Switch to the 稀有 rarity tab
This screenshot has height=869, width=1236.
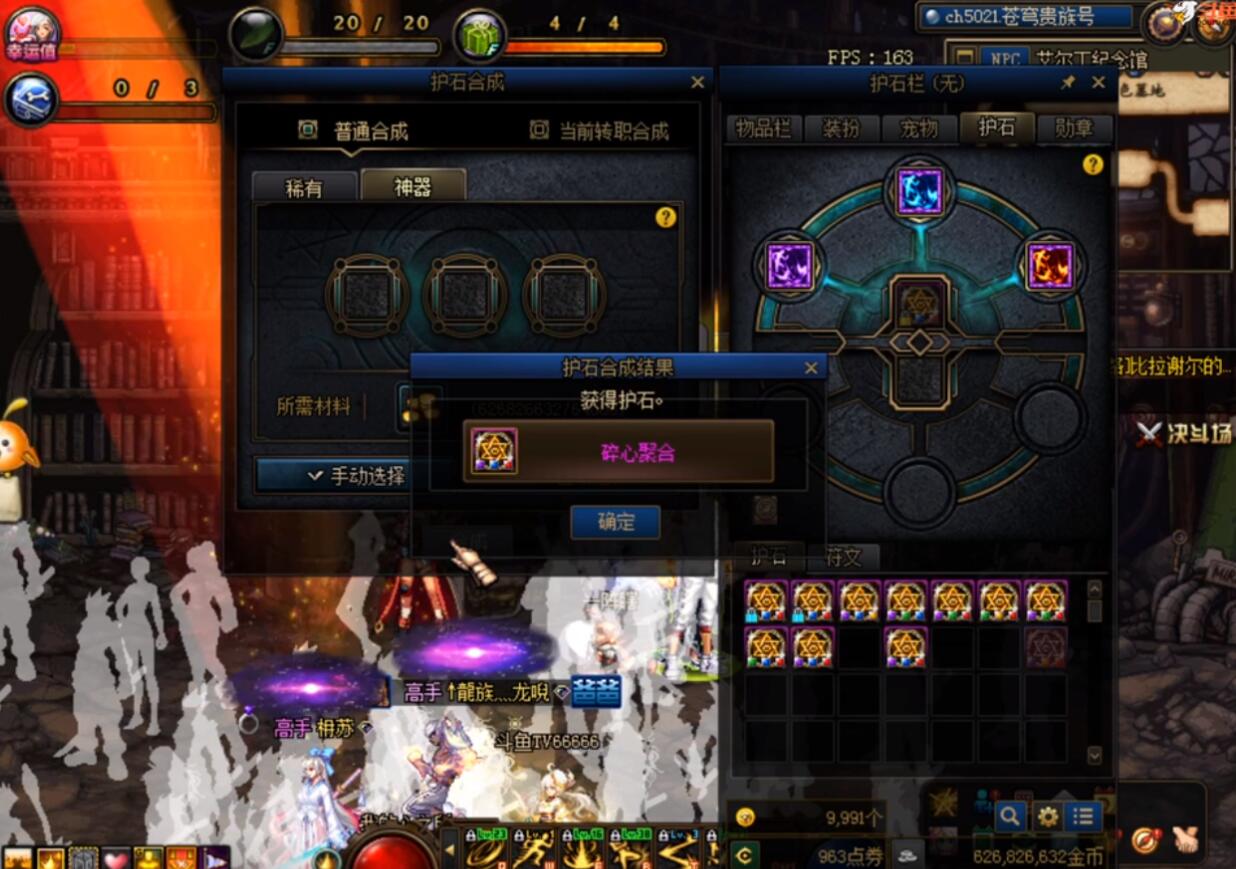click(x=304, y=188)
